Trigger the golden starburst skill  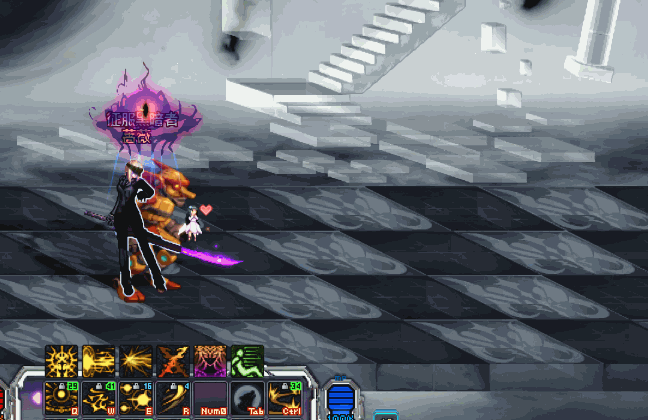pos(135,361)
